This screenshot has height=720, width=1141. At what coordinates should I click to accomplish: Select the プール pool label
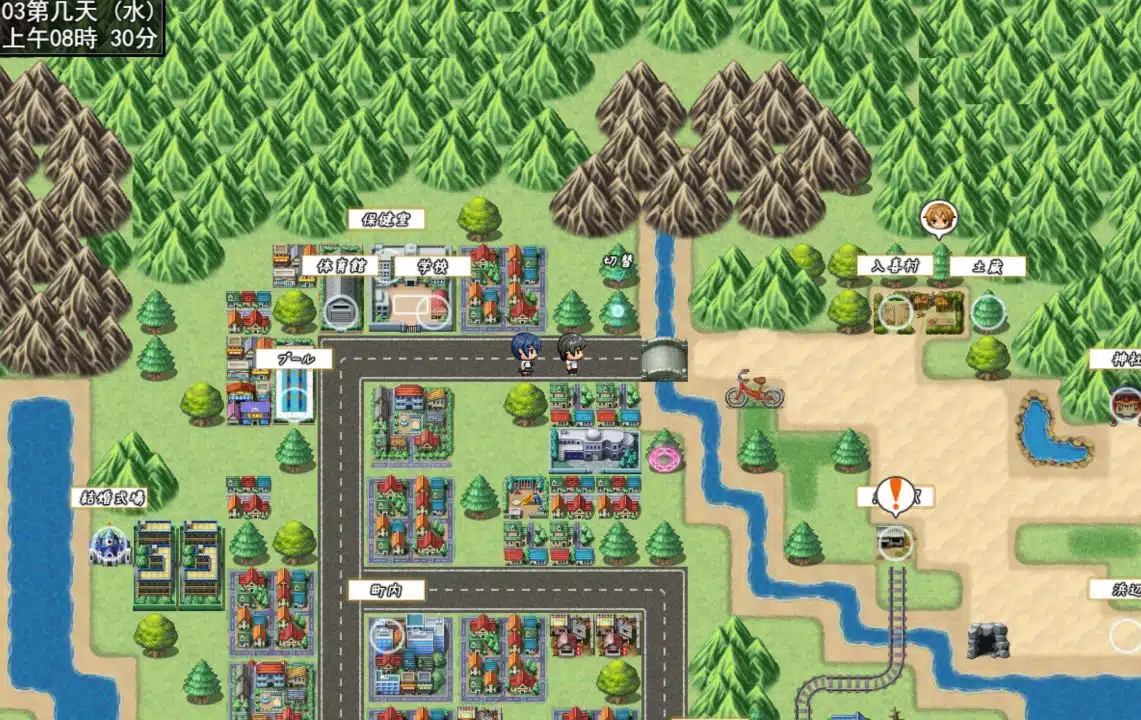click(x=293, y=358)
